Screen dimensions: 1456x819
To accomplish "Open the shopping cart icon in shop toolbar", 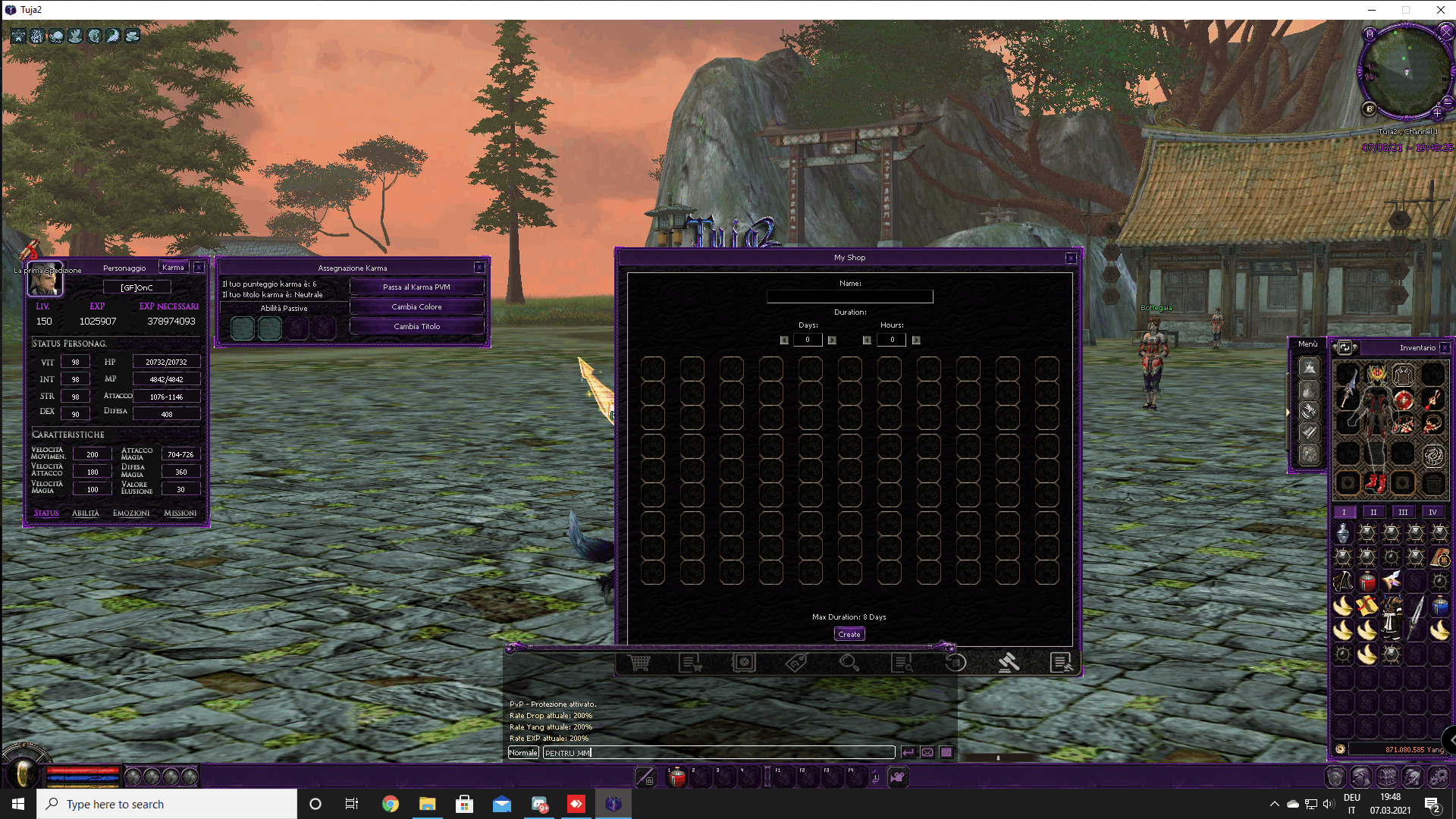I will (639, 662).
